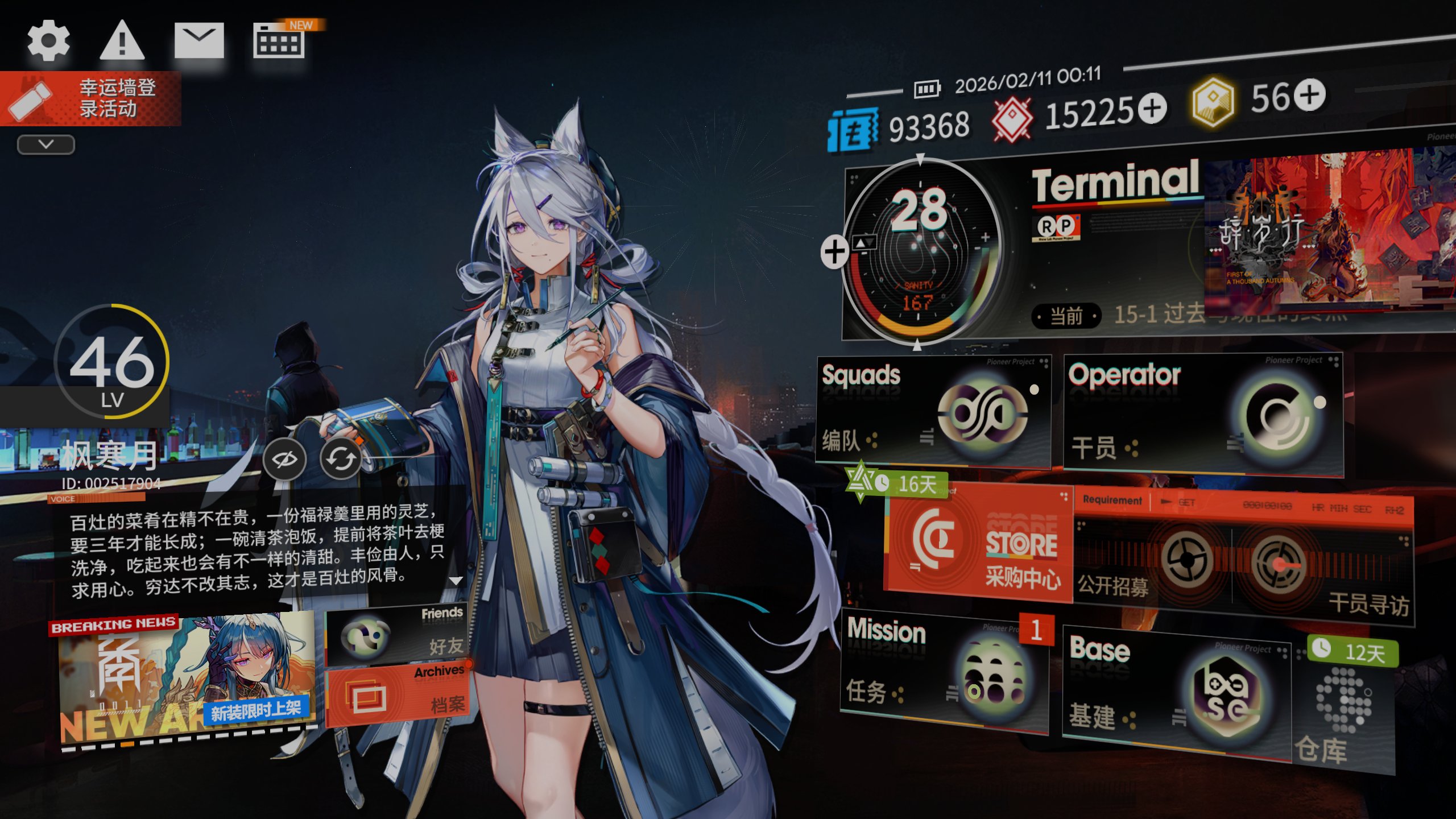The height and width of the screenshot is (819, 1456).
Task: Visit the Store 采购中心
Action: [979, 543]
